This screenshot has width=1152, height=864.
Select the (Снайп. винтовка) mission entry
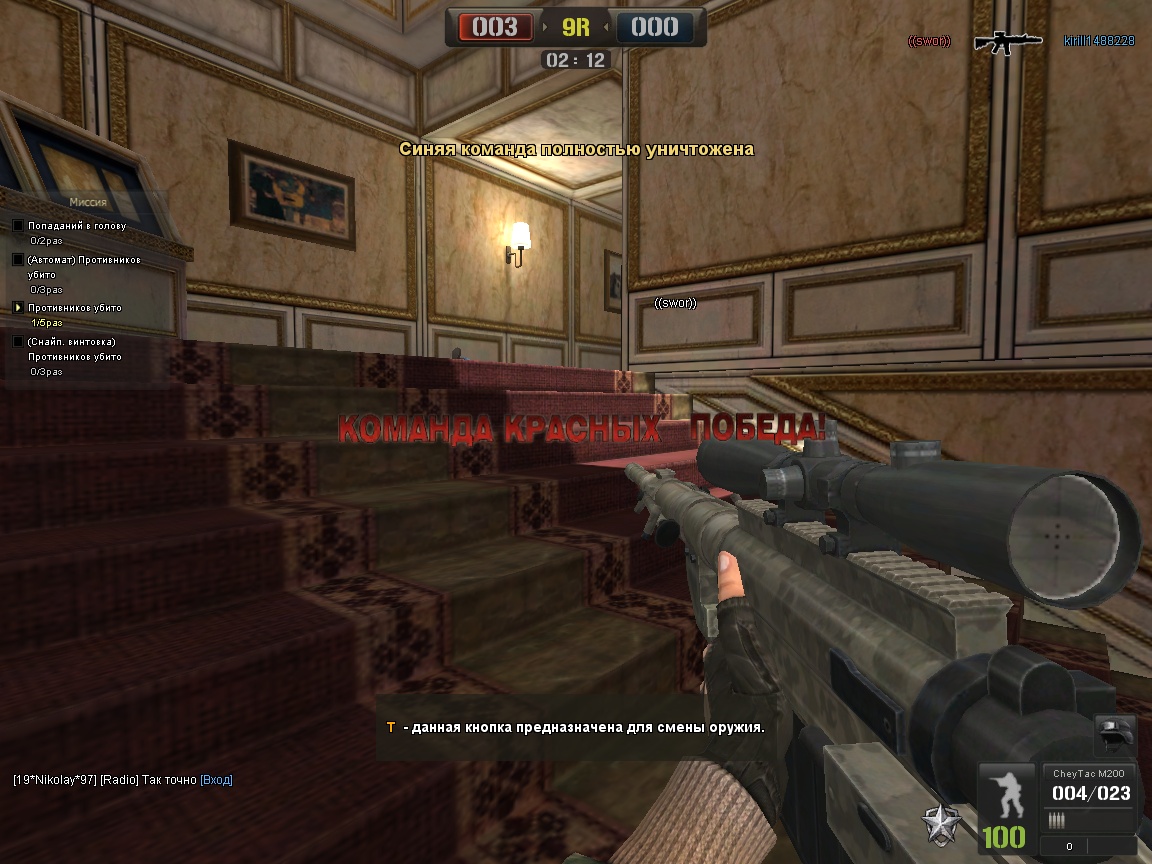tap(71, 342)
